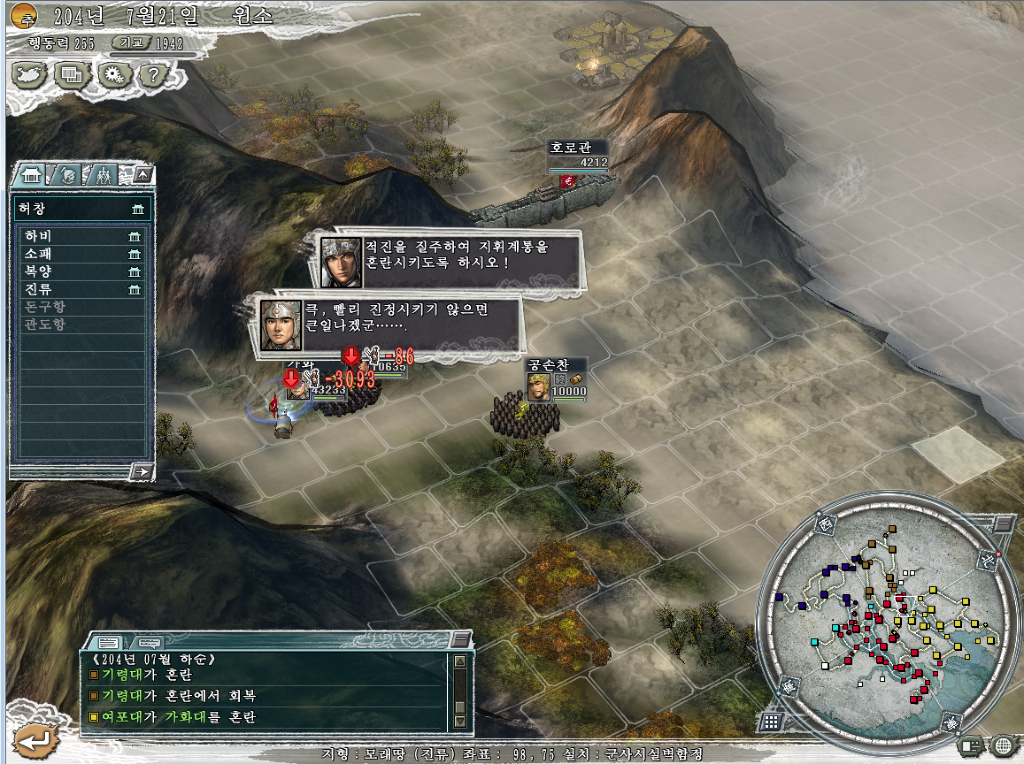Click the orange return arrow button
1024x764 pixels.
tap(31, 741)
